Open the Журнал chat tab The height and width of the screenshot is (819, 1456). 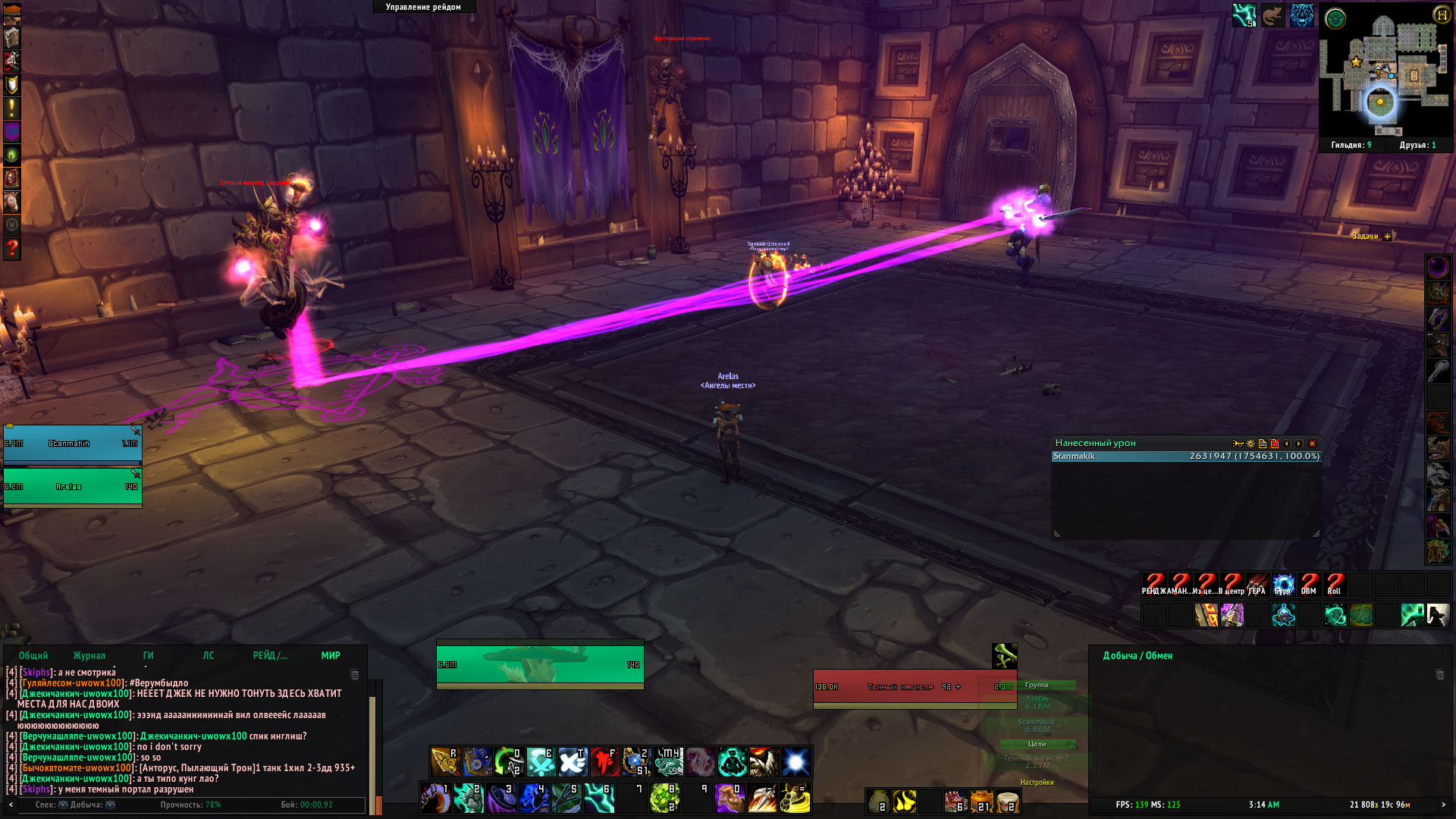coord(89,656)
